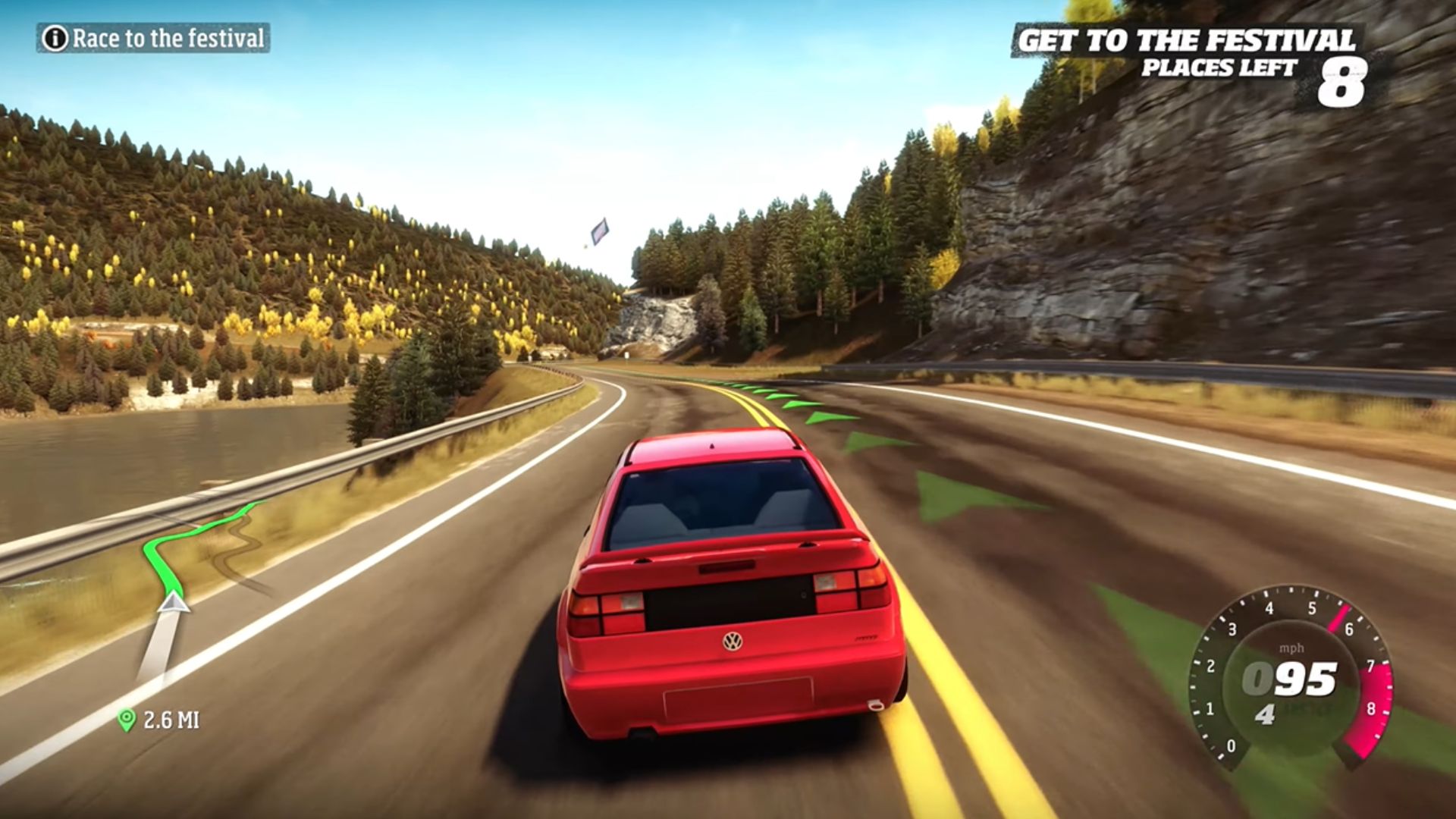Toggle the minimap display
1456x819 pixels.
pos(190,591)
